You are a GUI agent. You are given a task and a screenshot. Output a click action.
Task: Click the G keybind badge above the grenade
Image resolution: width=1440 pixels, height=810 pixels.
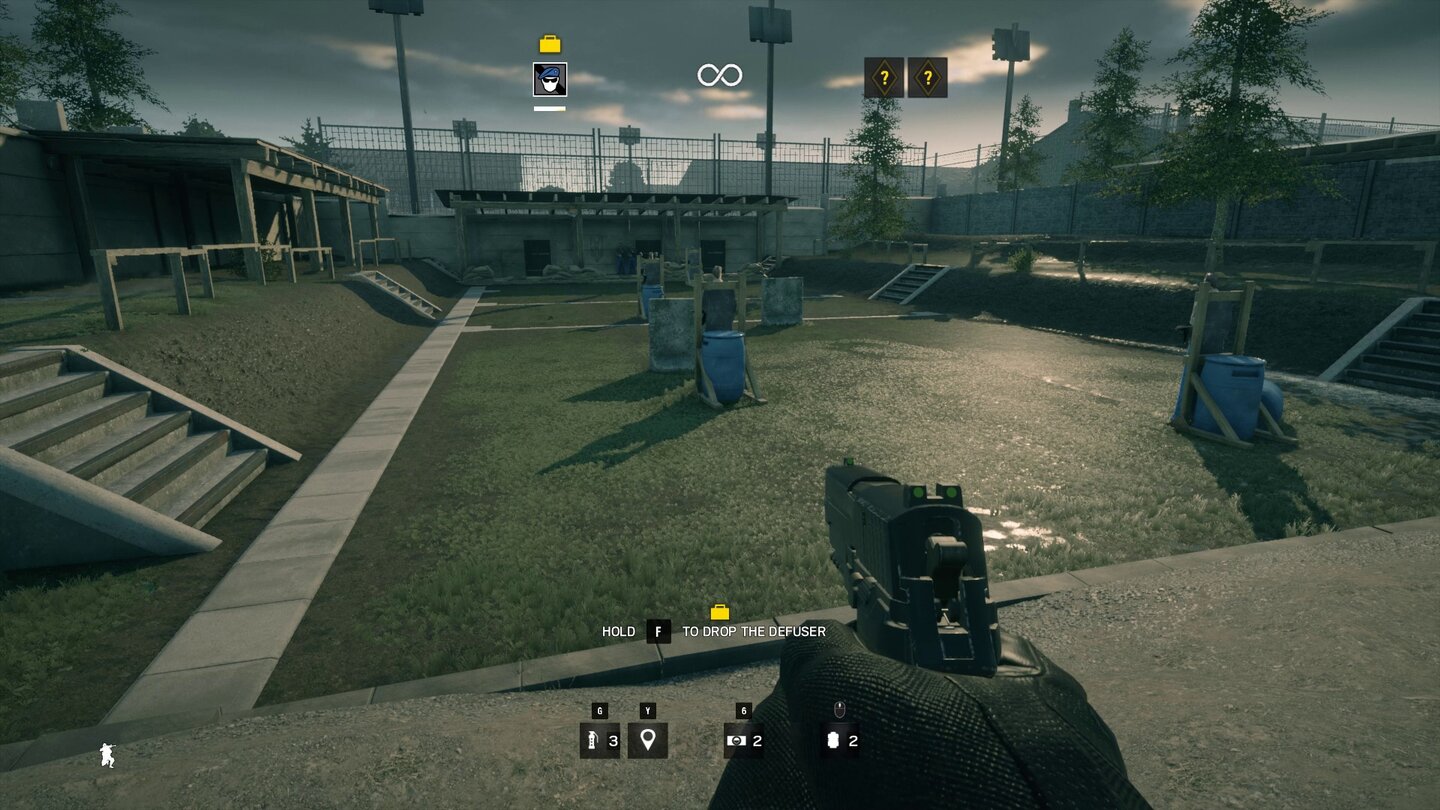[598, 712]
